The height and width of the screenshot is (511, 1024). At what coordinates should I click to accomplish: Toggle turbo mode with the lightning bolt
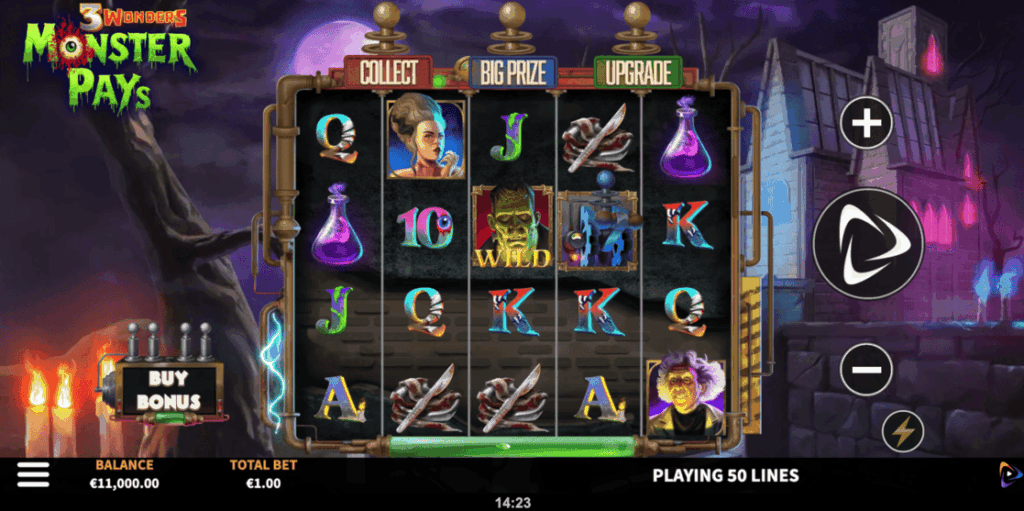pos(903,432)
